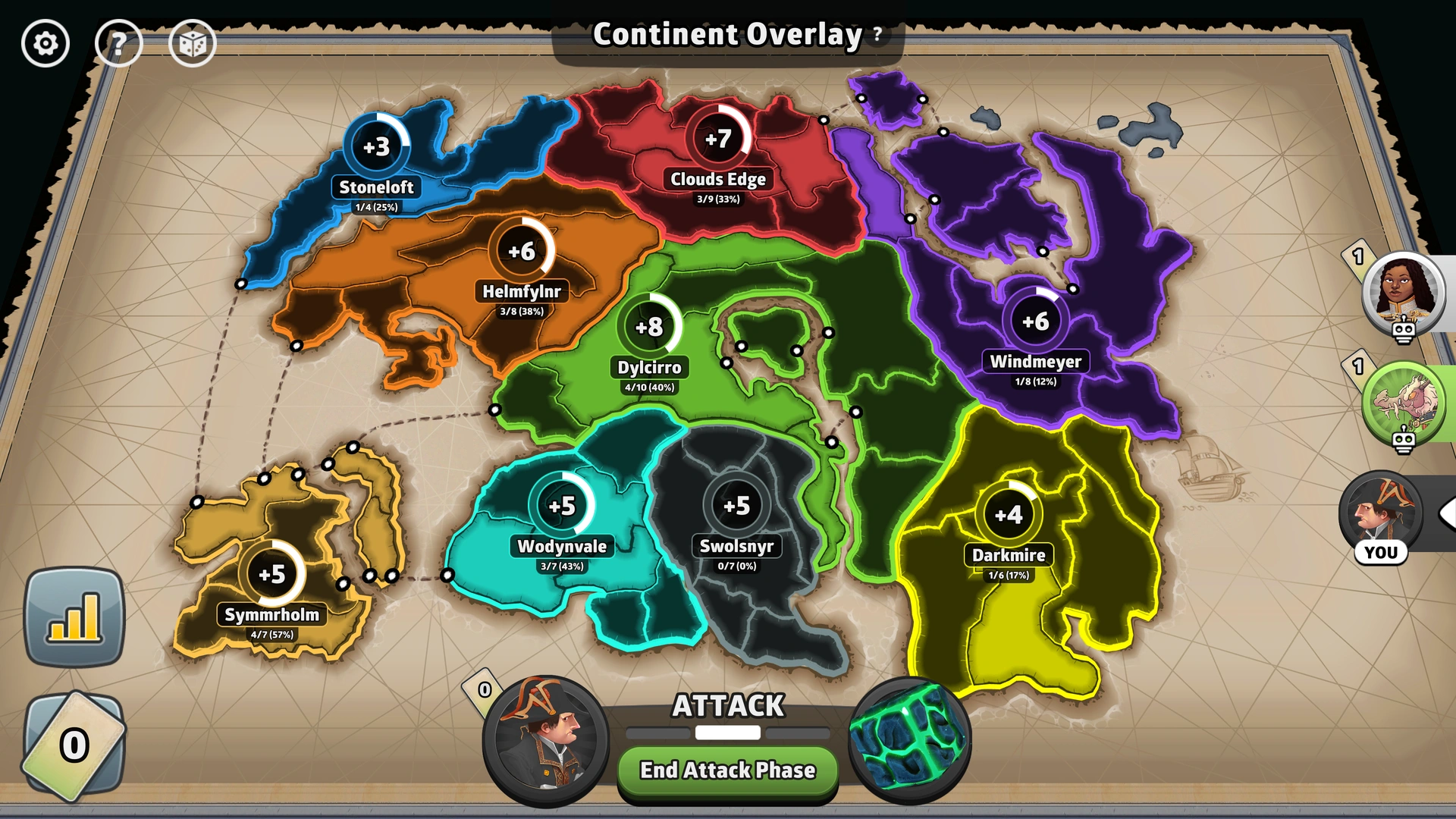The image size is (1456, 819).
Task: Toggle the Windmeyer continent bonus indicator
Action: pos(1037,322)
